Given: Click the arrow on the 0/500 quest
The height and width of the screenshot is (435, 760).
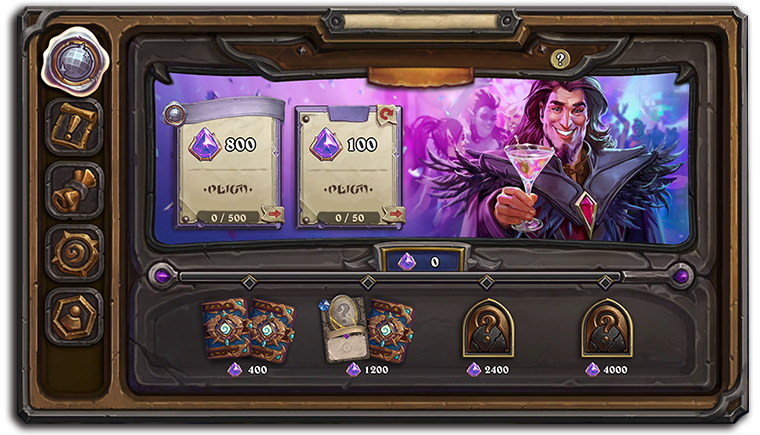Looking at the screenshot, I should point(271,213).
